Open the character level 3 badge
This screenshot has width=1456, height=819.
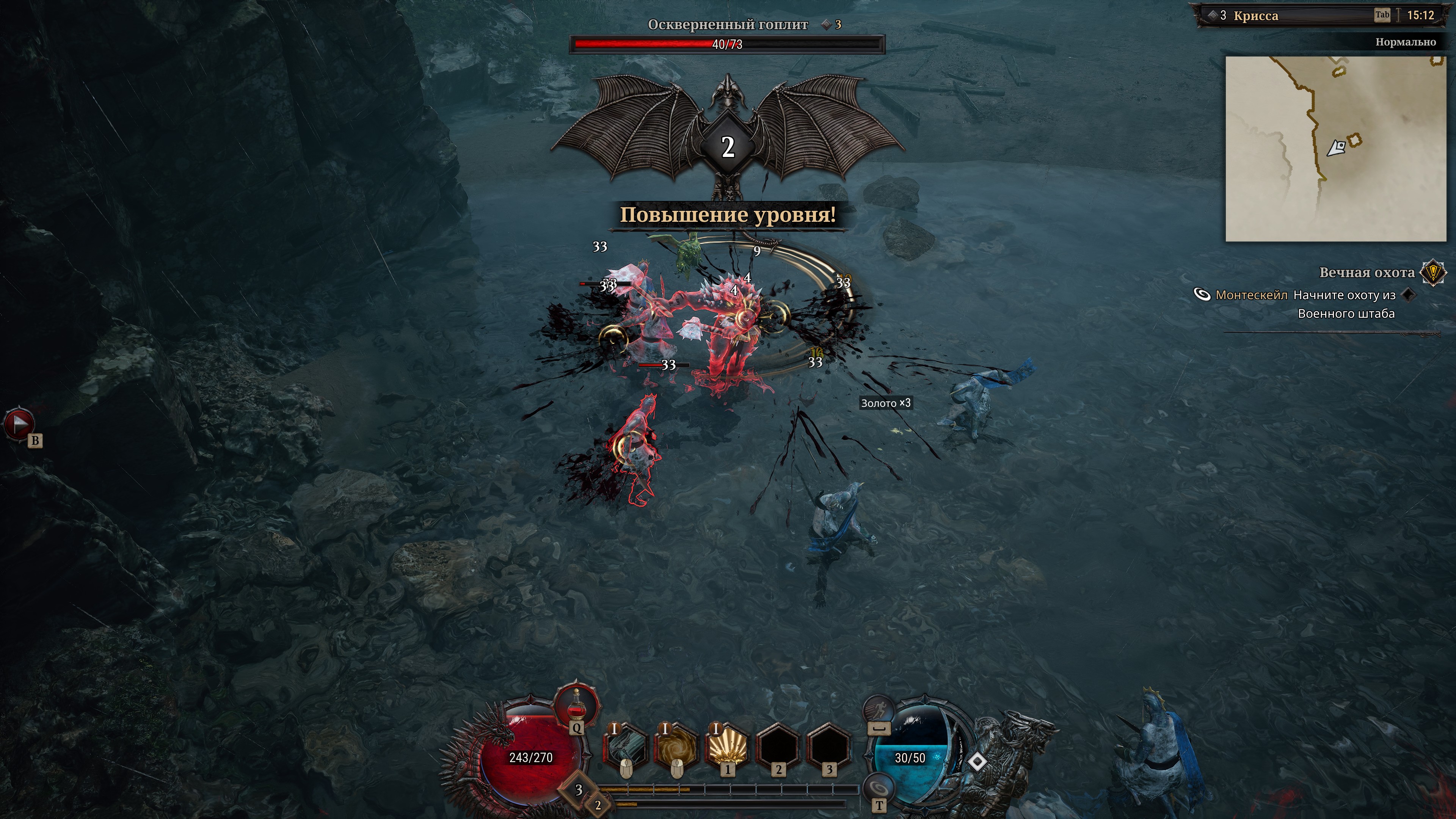[x=578, y=789]
